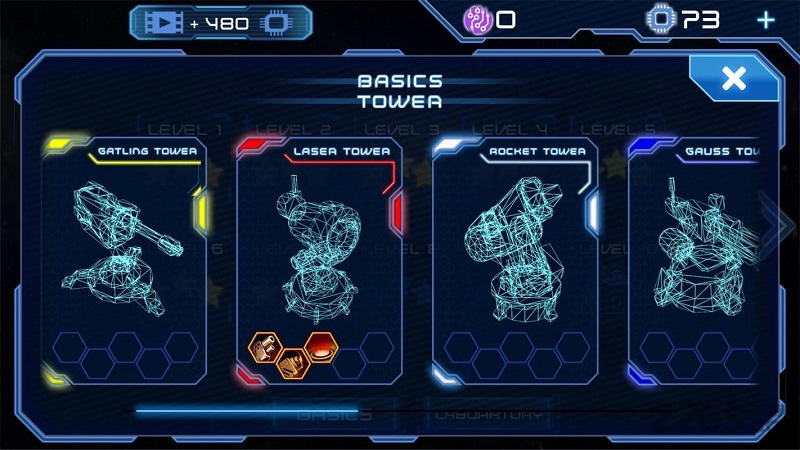The height and width of the screenshot is (450, 800).
Task: Select the twin-barrel upgrade hexagon on Laser Tower
Action: click(265, 348)
